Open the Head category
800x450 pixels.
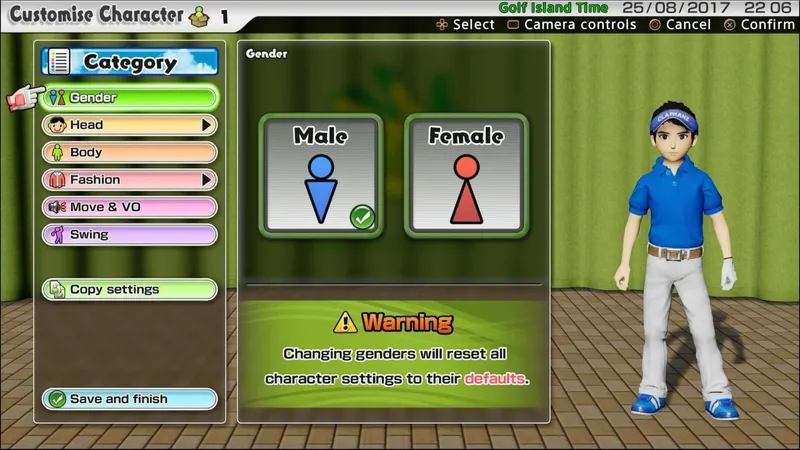coord(130,125)
